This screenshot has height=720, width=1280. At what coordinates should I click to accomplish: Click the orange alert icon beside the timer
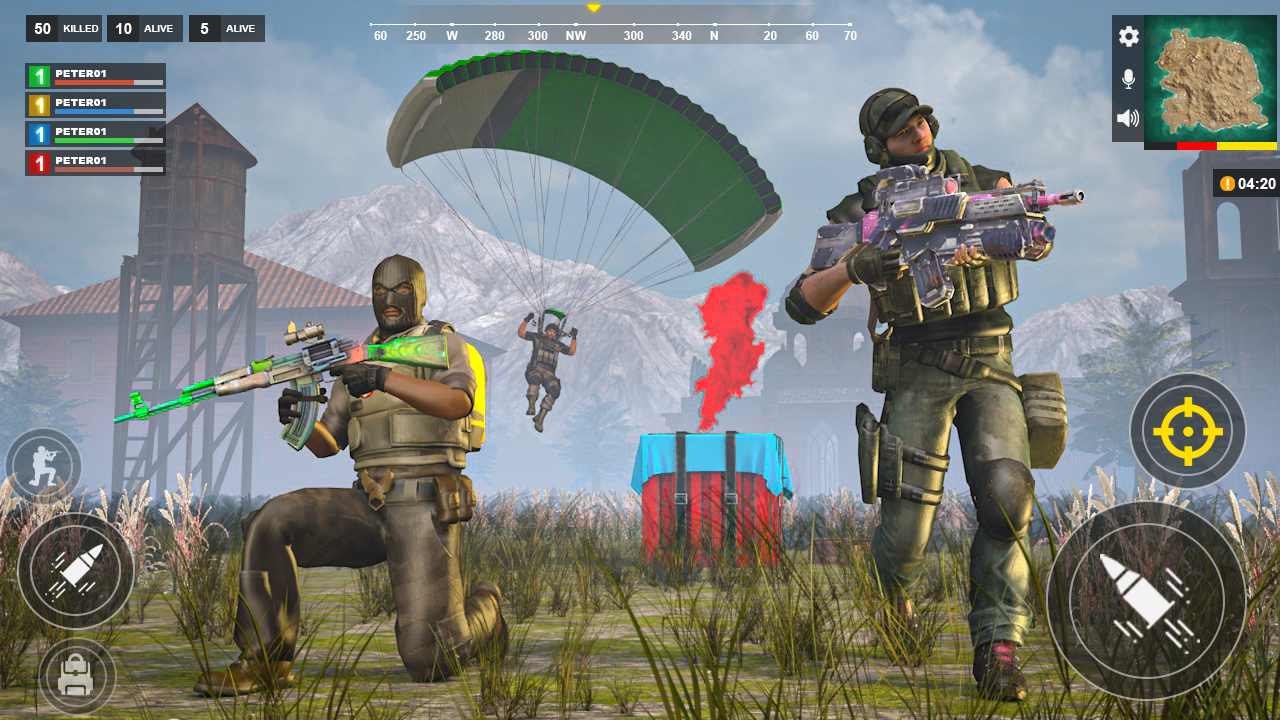[1225, 183]
